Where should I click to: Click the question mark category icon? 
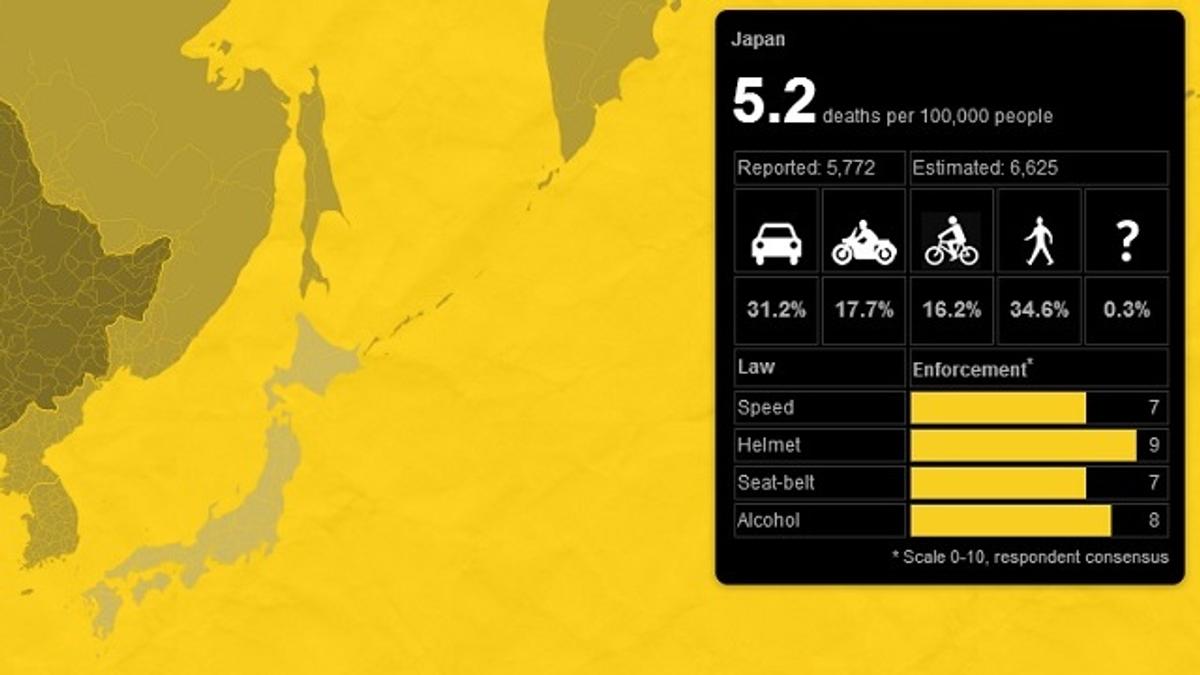point(1127,242)
